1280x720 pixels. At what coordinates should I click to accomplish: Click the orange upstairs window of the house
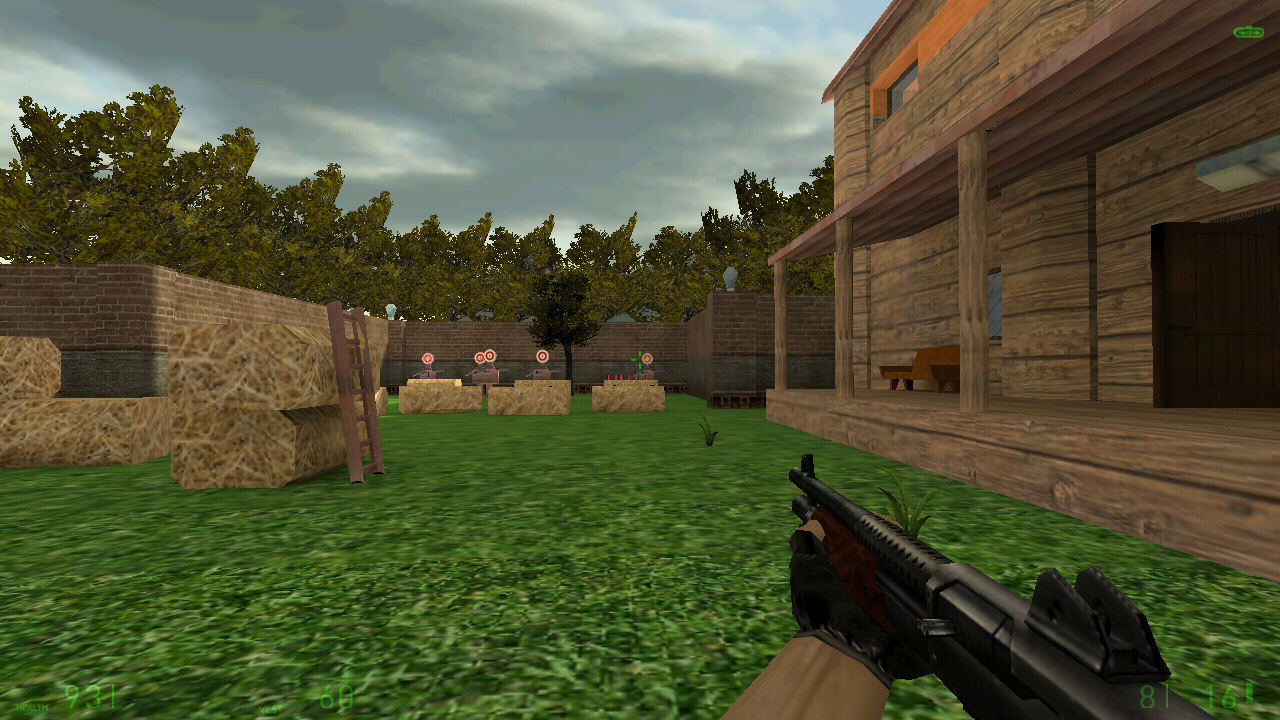click(905, 80)
